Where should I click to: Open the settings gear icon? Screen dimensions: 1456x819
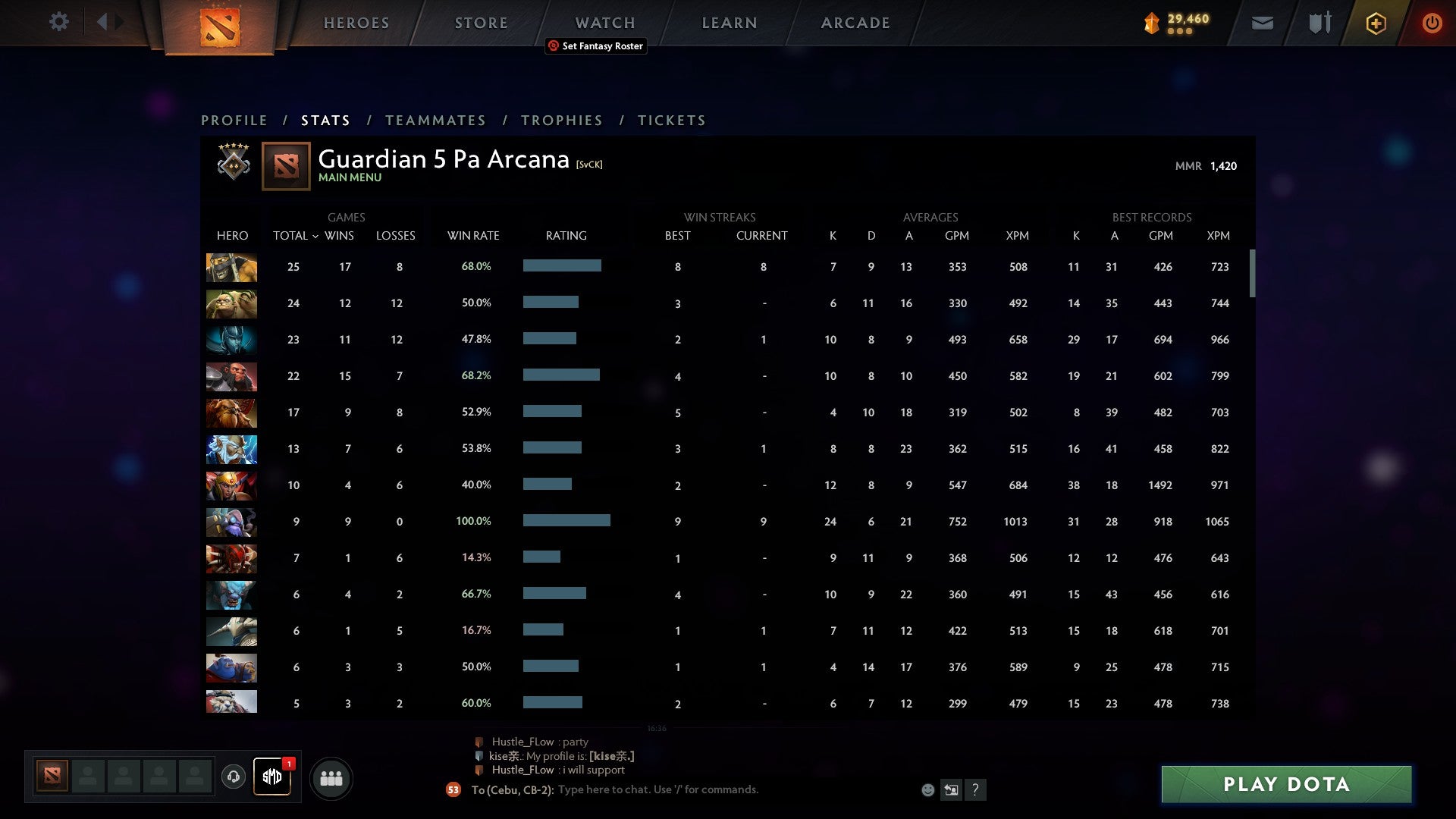[58, 22]
